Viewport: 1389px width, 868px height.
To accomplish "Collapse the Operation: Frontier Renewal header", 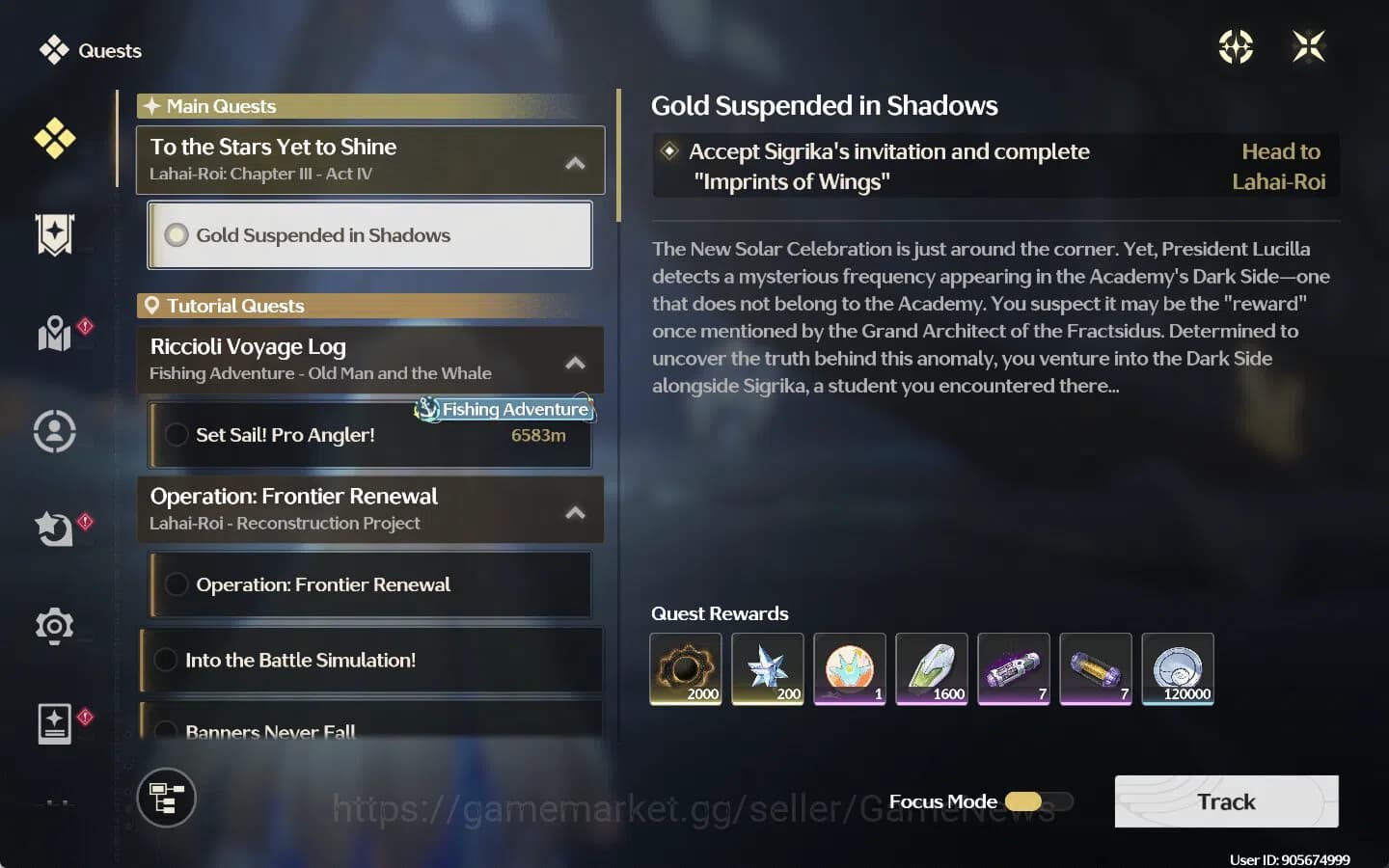I will (575, 512).
